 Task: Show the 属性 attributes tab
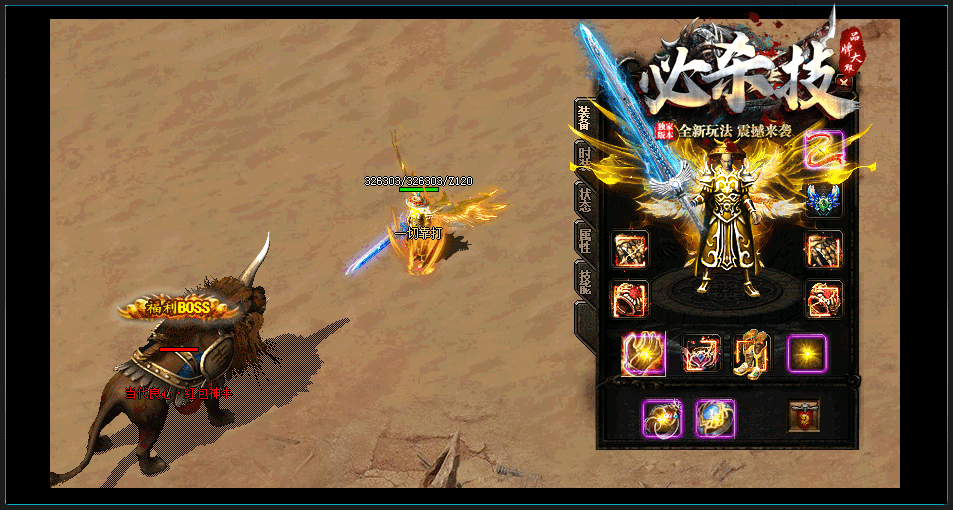585,240
